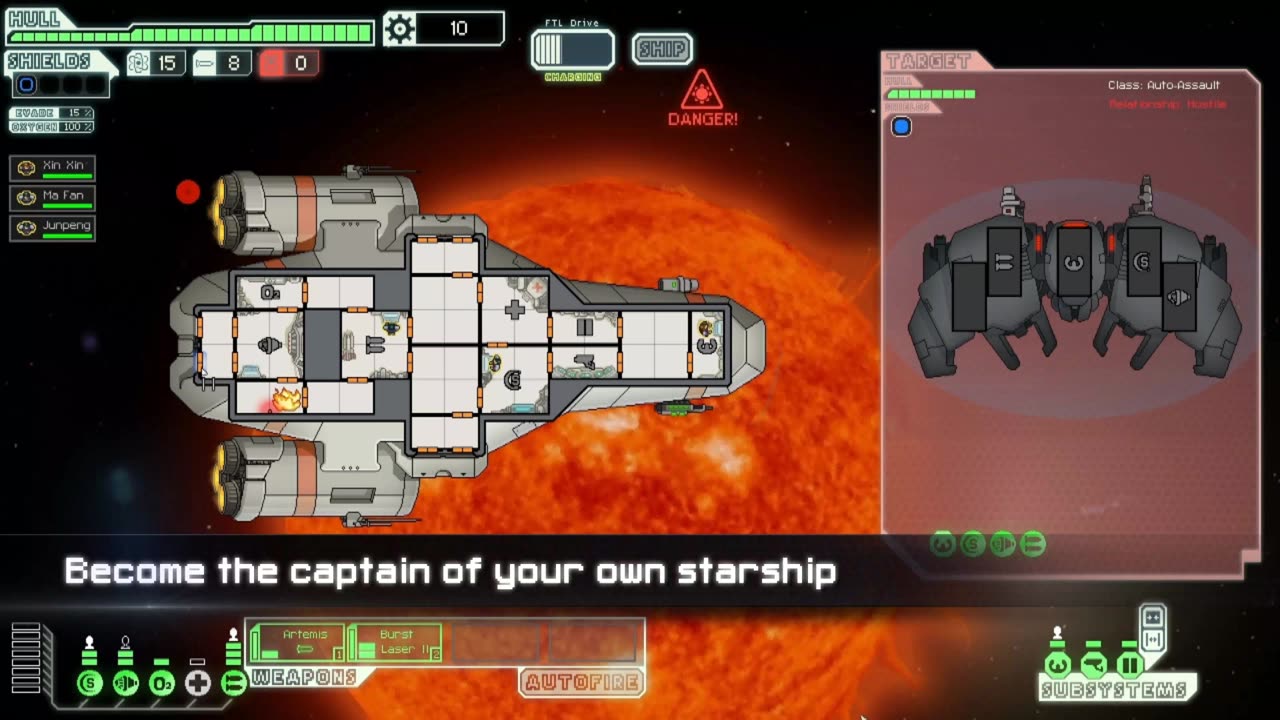Select the Artemis missile weapon slot
1280x720 pixels.
297,642
